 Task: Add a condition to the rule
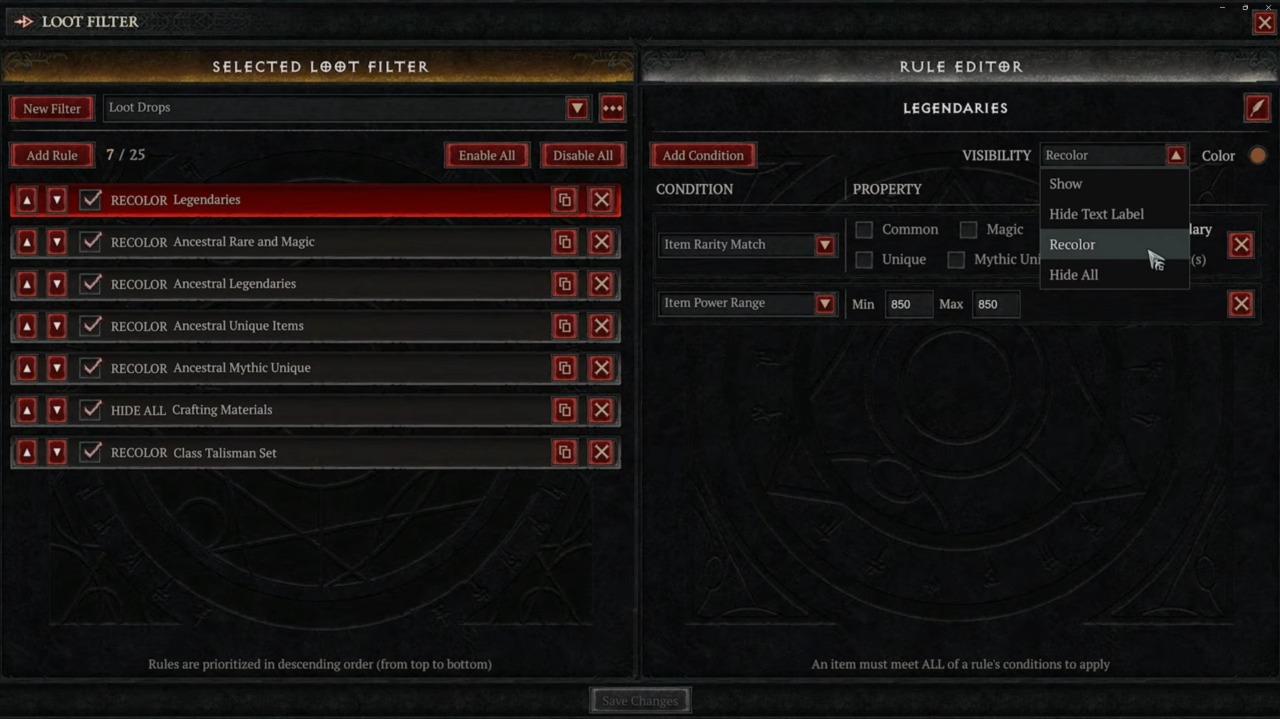(x=703, y=155)
